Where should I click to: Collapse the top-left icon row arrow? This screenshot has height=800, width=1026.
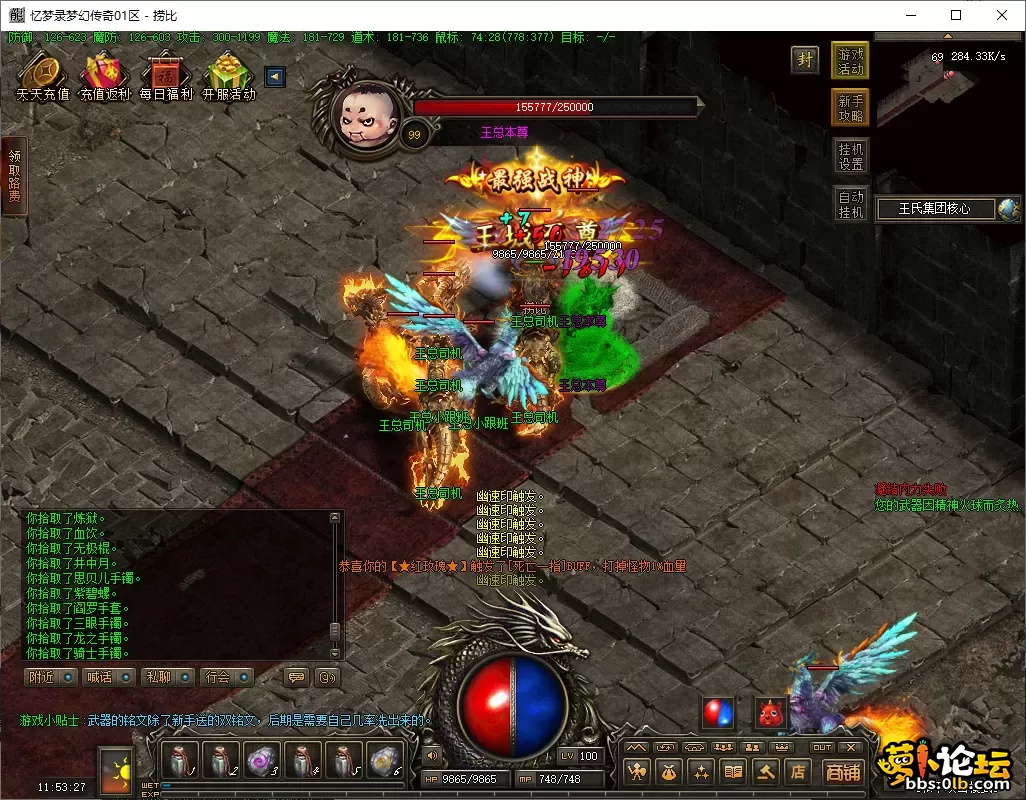coord(275,77)
